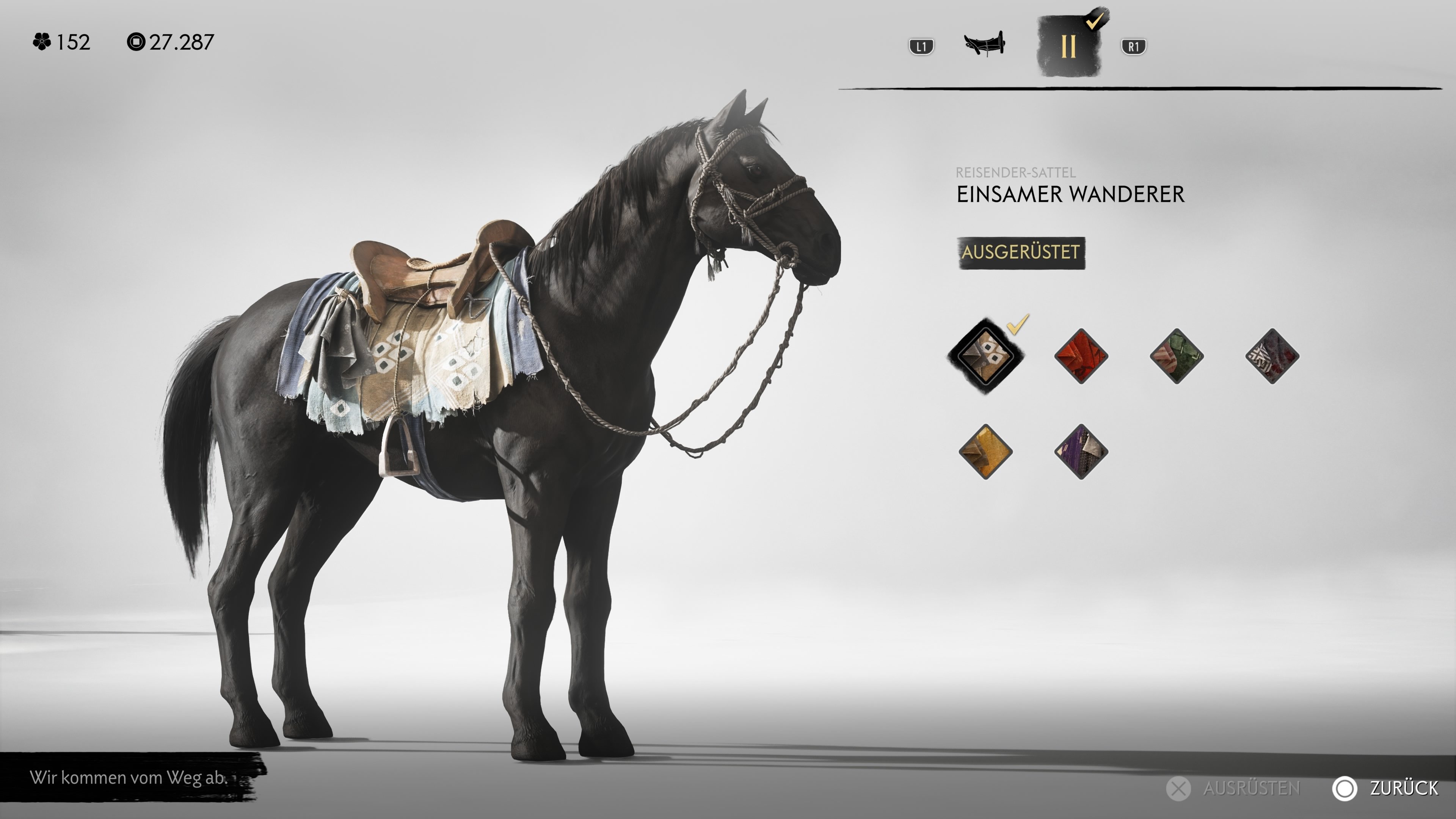This screenshot has height=819, width=1456.
Task: Switch to the horse tab icon
Action: (984, 44)
